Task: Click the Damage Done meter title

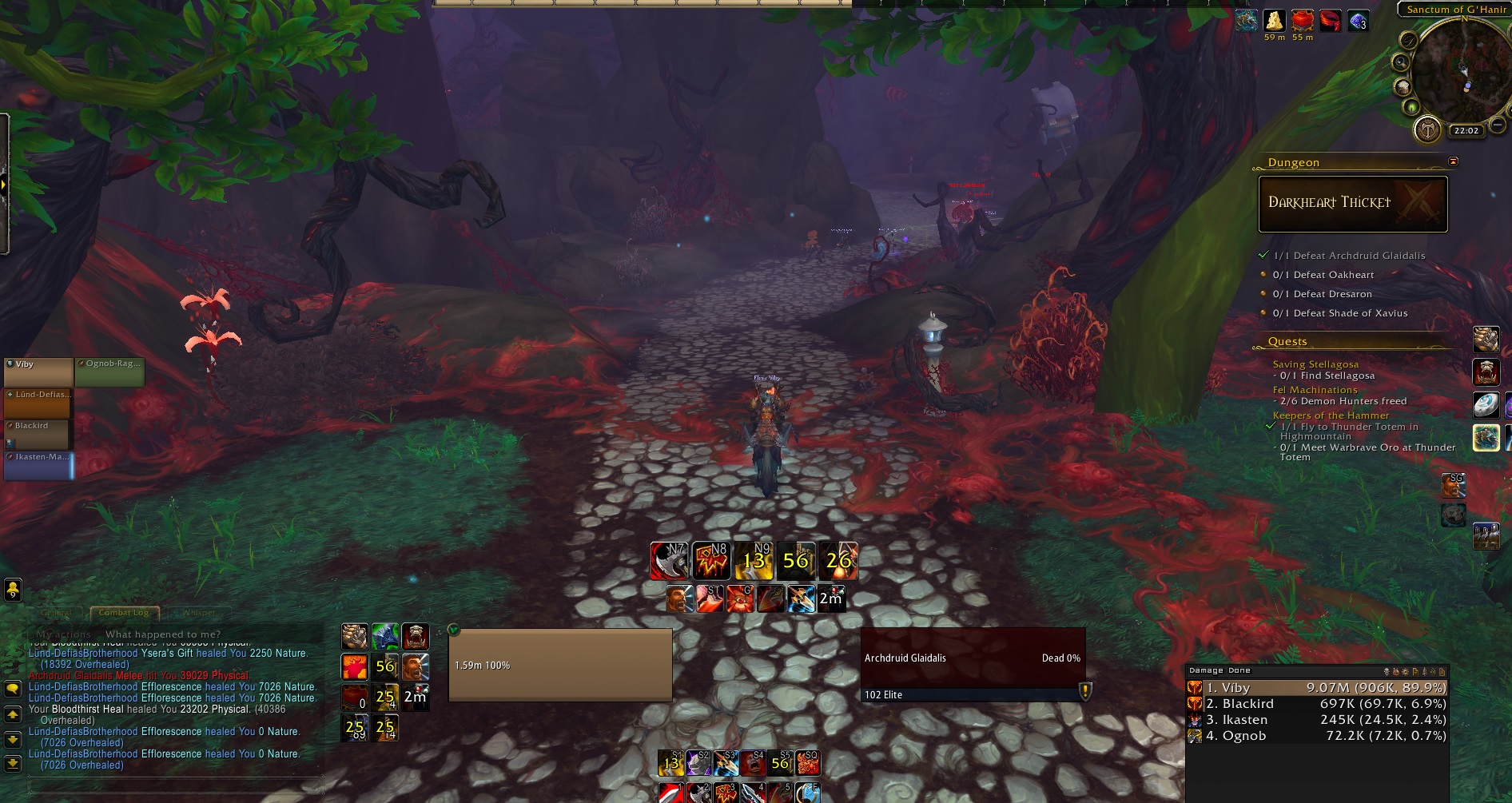Action: [x=1220, y=670]
